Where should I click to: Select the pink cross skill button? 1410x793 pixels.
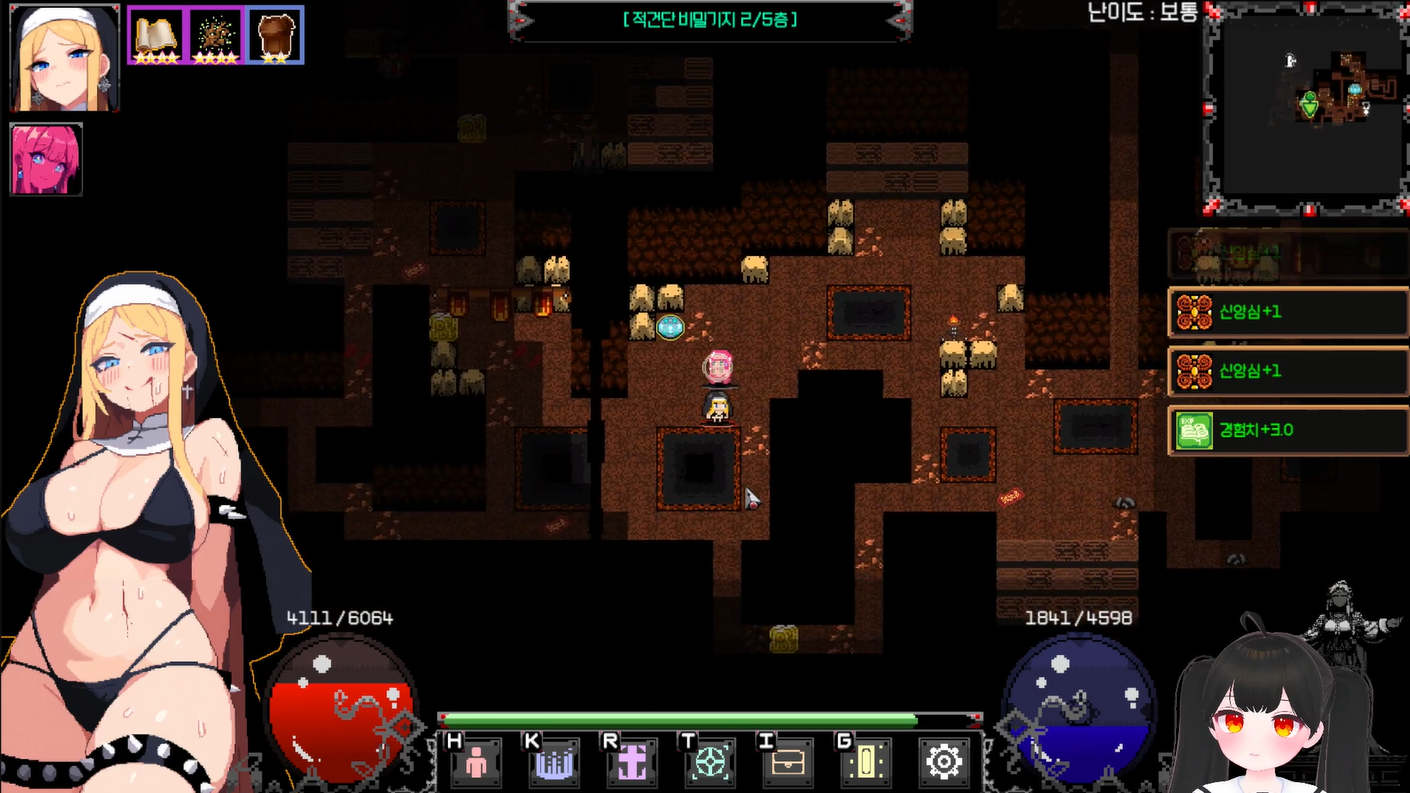coord(632,763)
